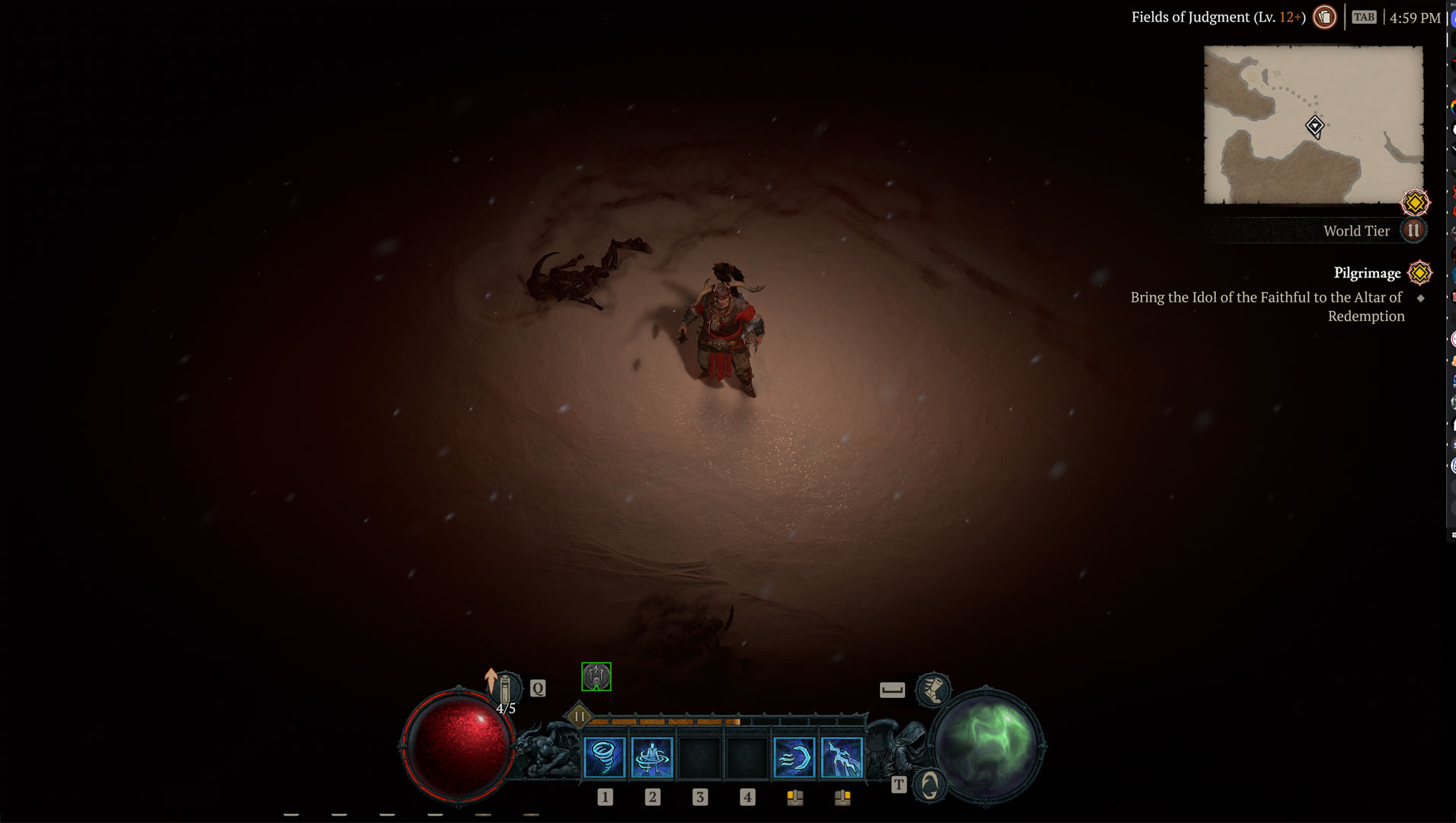Select the Pilgrimage quest tracker
The image size is (1456, 823).
click(1367, 273)
